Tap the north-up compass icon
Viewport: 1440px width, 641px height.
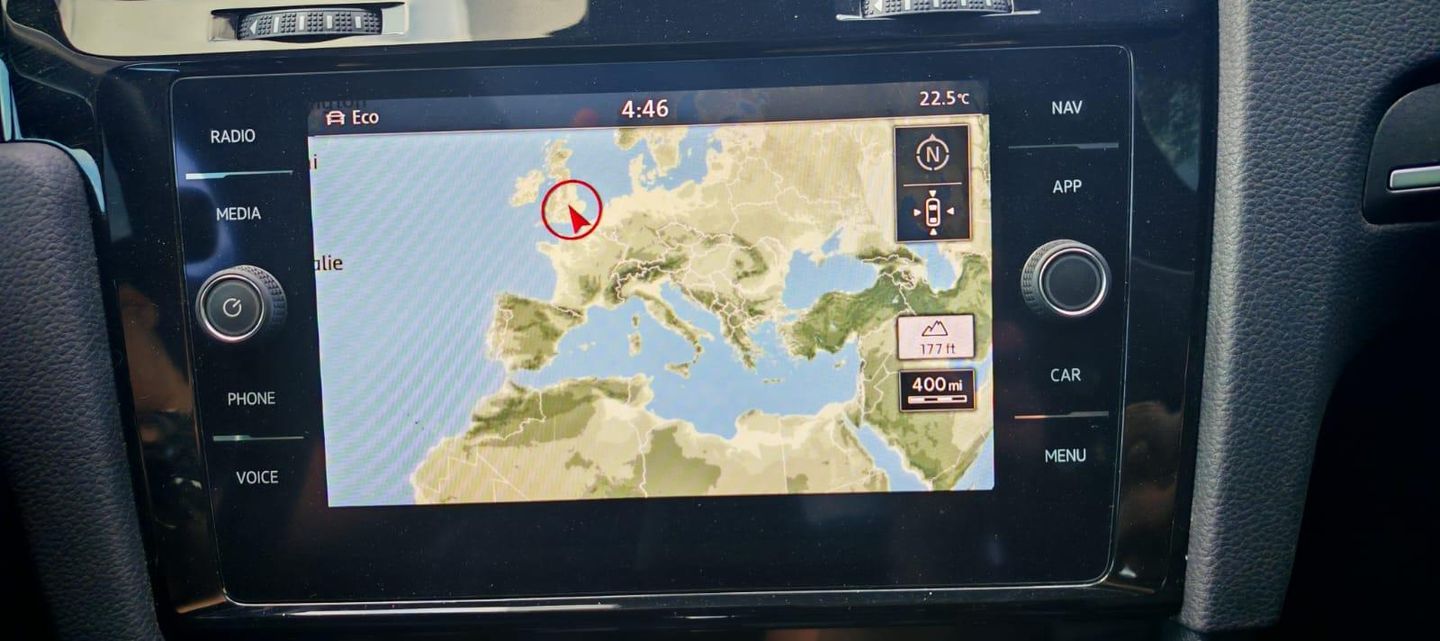(x=932, y=155)
